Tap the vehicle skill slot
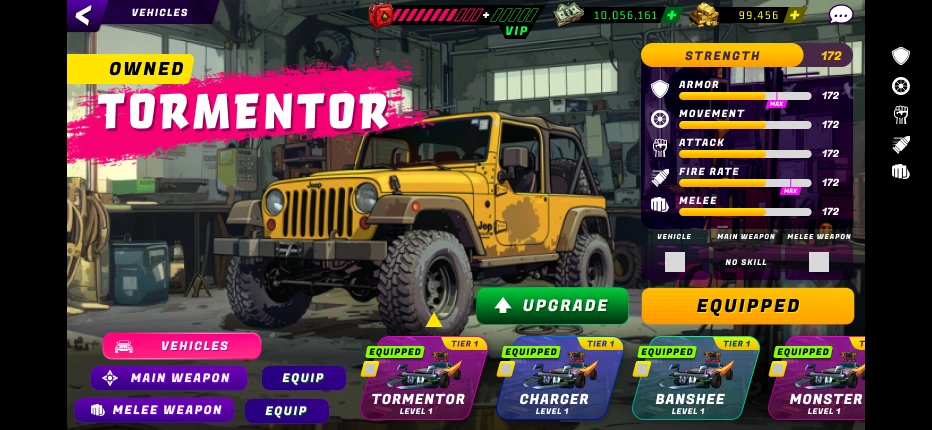 [675, 262]
